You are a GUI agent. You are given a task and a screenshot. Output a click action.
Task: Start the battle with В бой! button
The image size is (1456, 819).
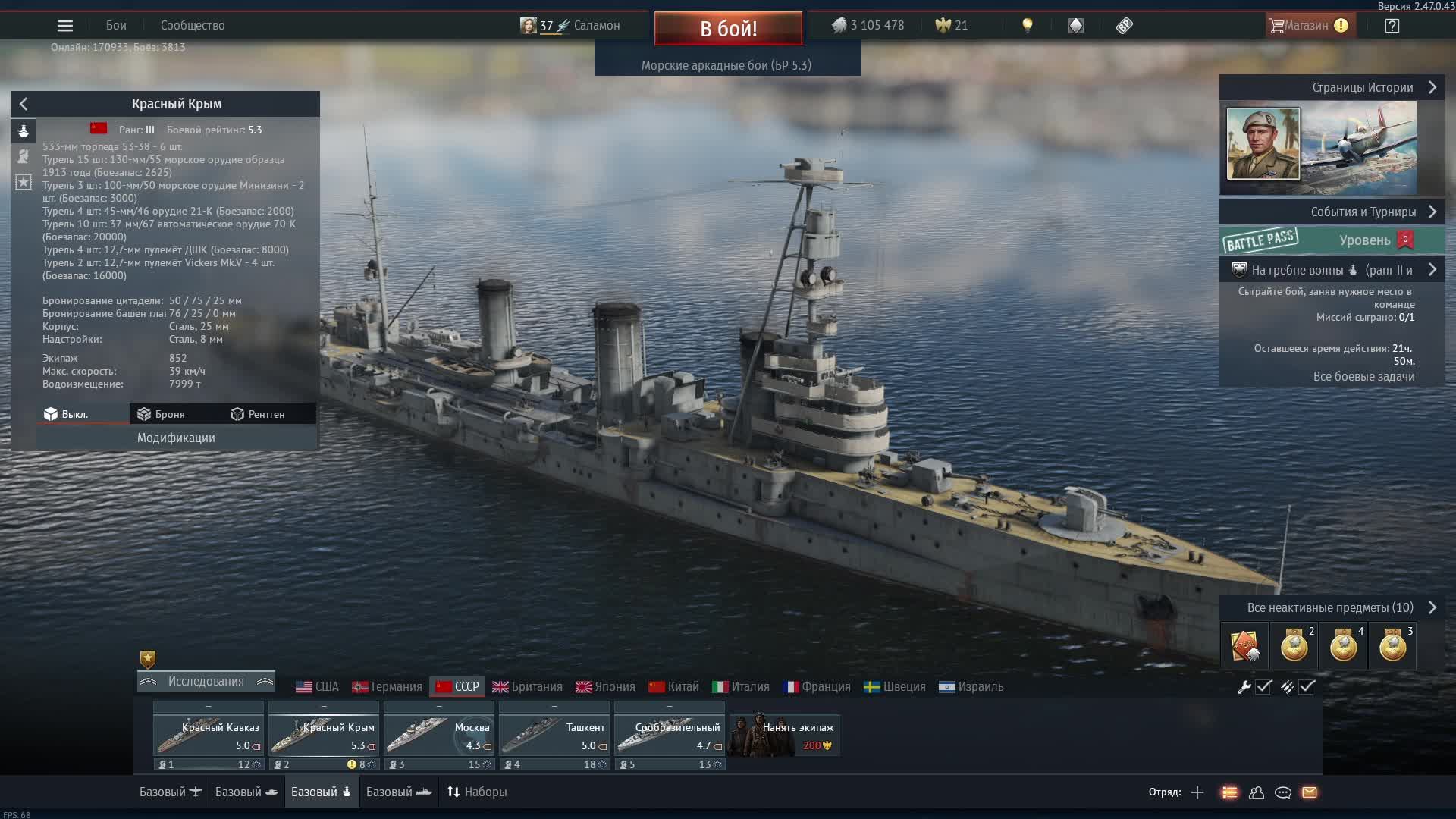tap(728, 28)
